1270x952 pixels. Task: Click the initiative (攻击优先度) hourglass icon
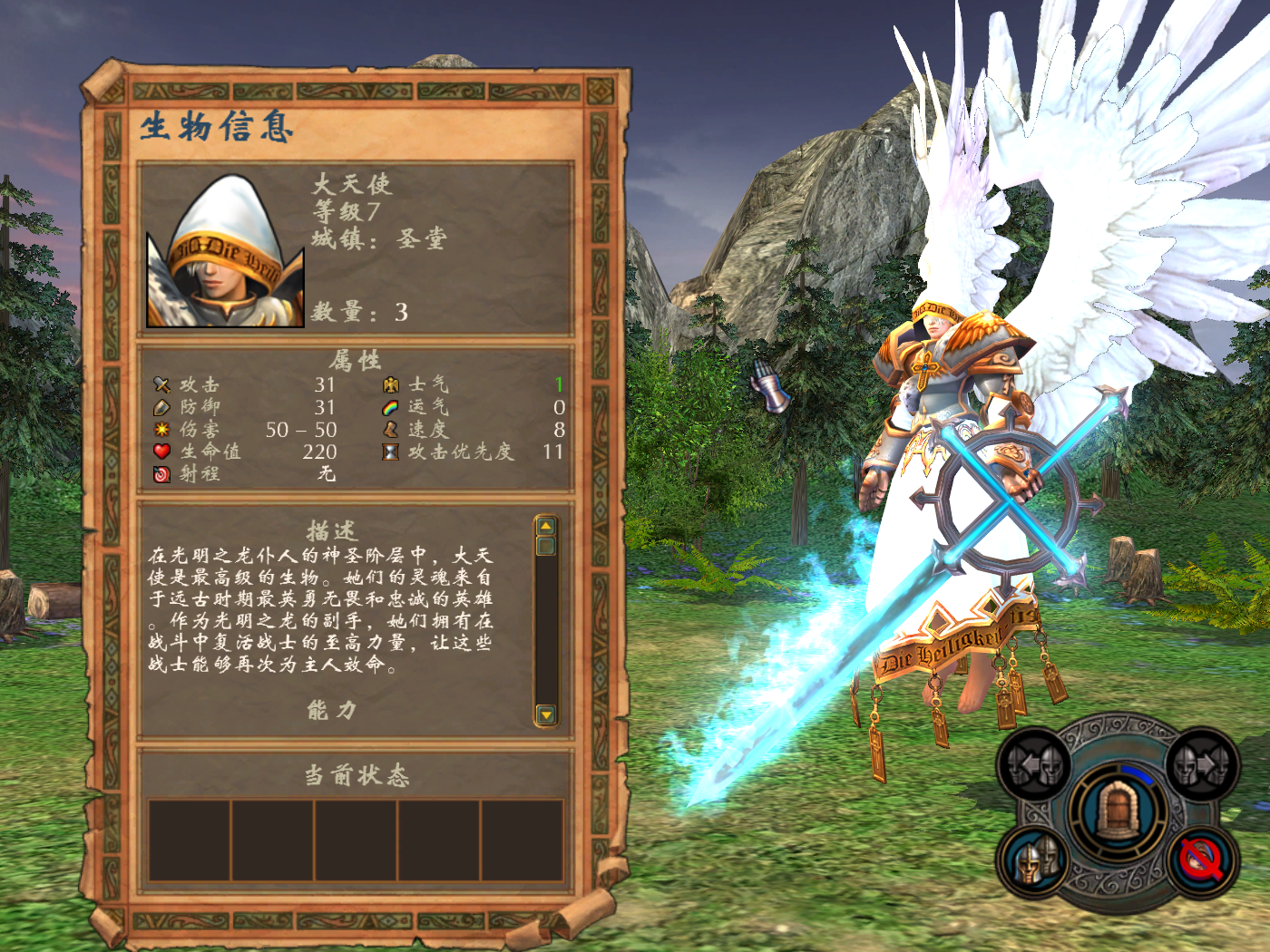tap(390, 452)
